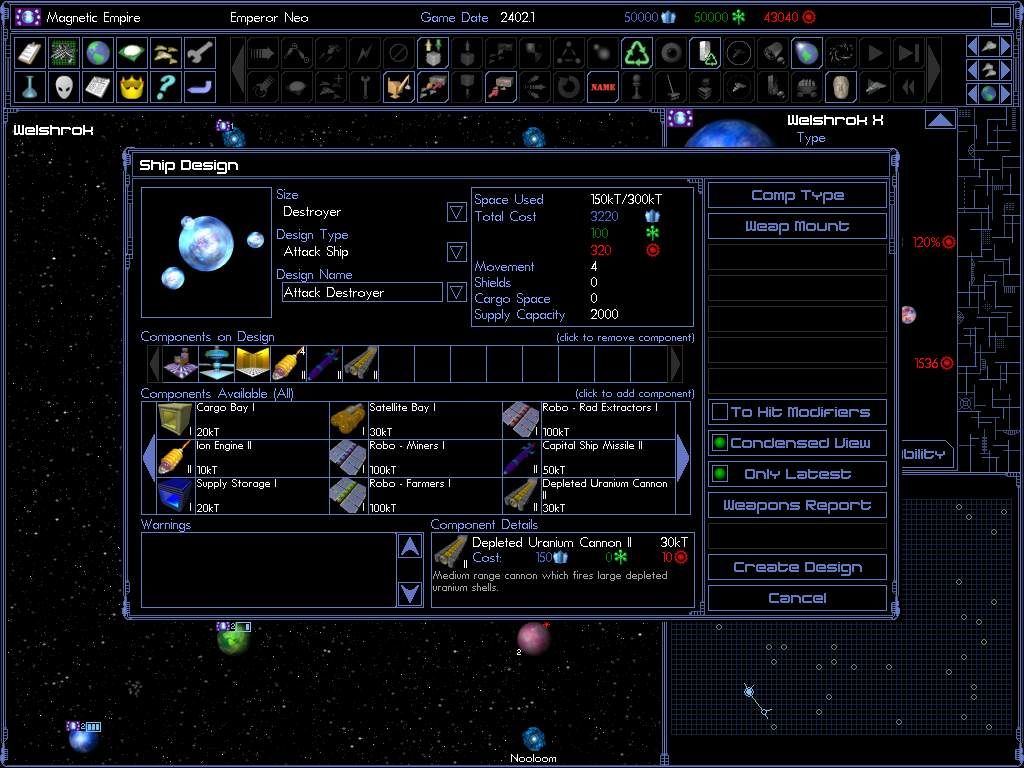1024x768 pixels.
Task: Click the warnings list down arrow
Action: pos(410,593)
